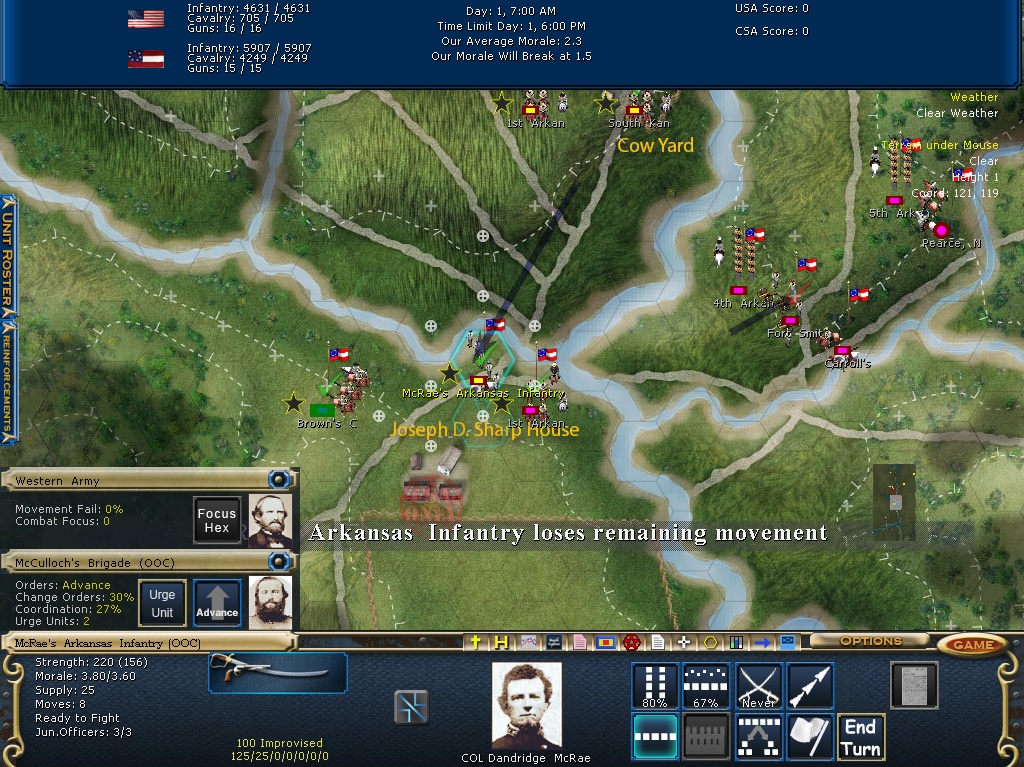Select the highlighted line formation icon
Screen dimensions: 1024x767
(655, 737)
